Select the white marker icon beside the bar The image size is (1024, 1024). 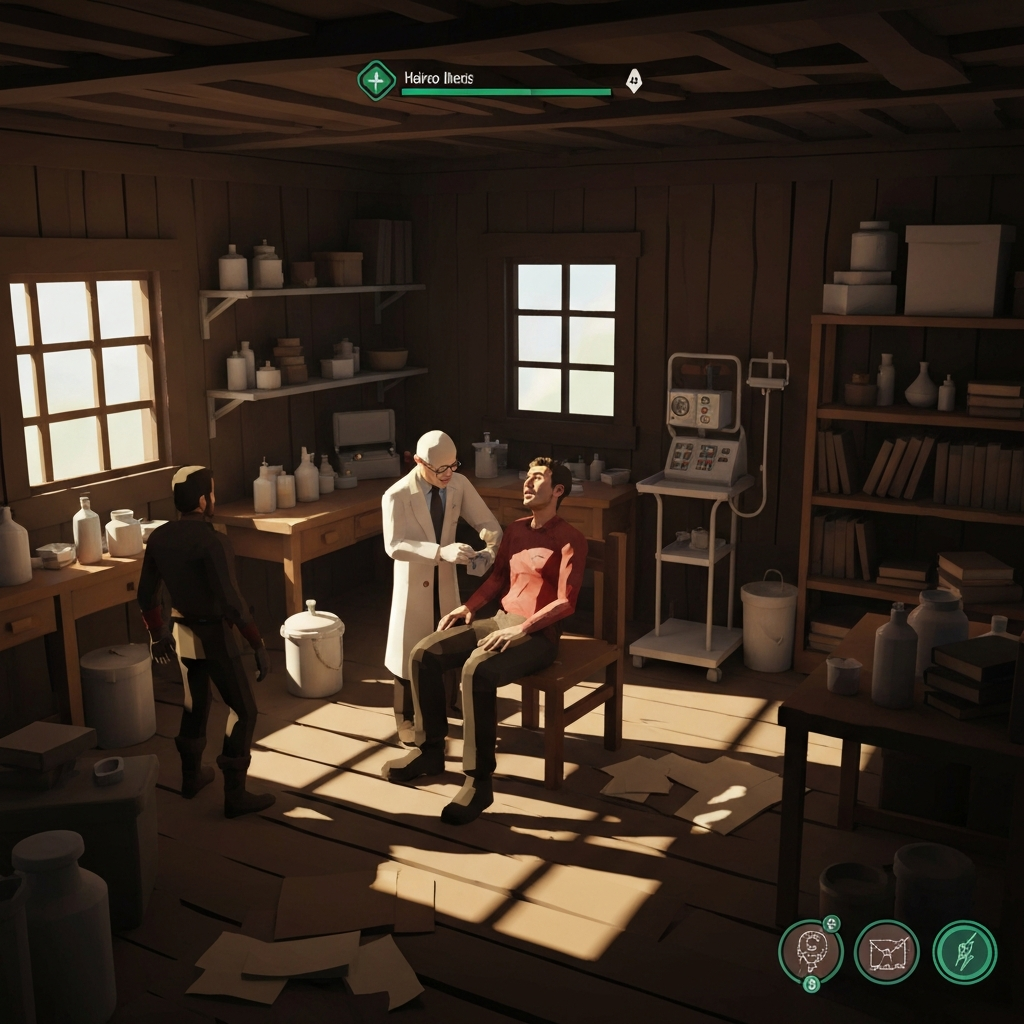tap(633, 80)
